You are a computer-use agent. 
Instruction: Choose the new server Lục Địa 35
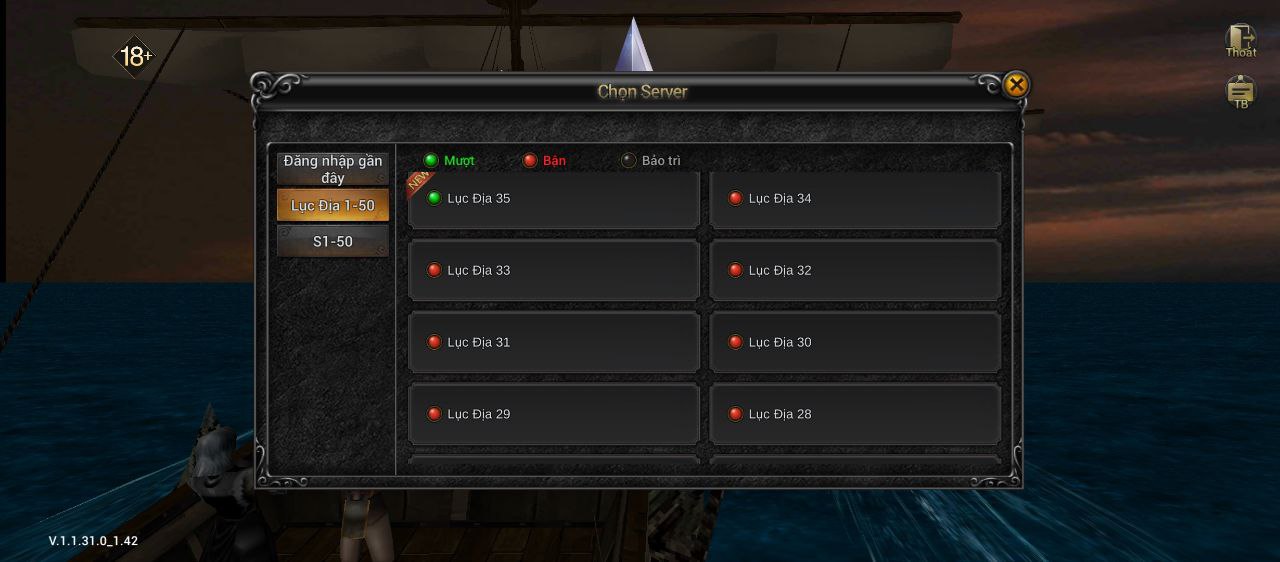pos(553,199)
